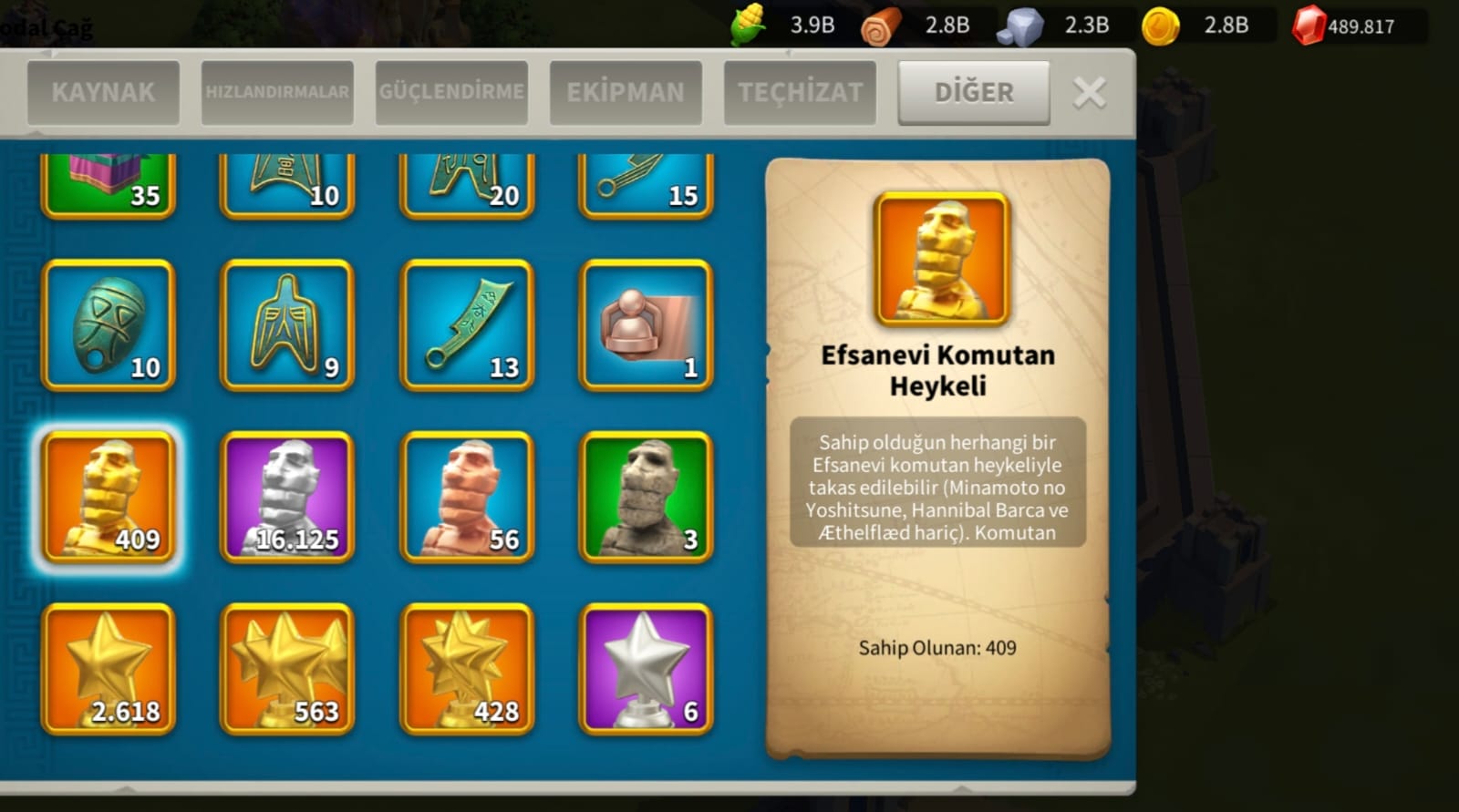Choose the triple gold star trophy with 563

pyautogui.click(x=287, y=668)
